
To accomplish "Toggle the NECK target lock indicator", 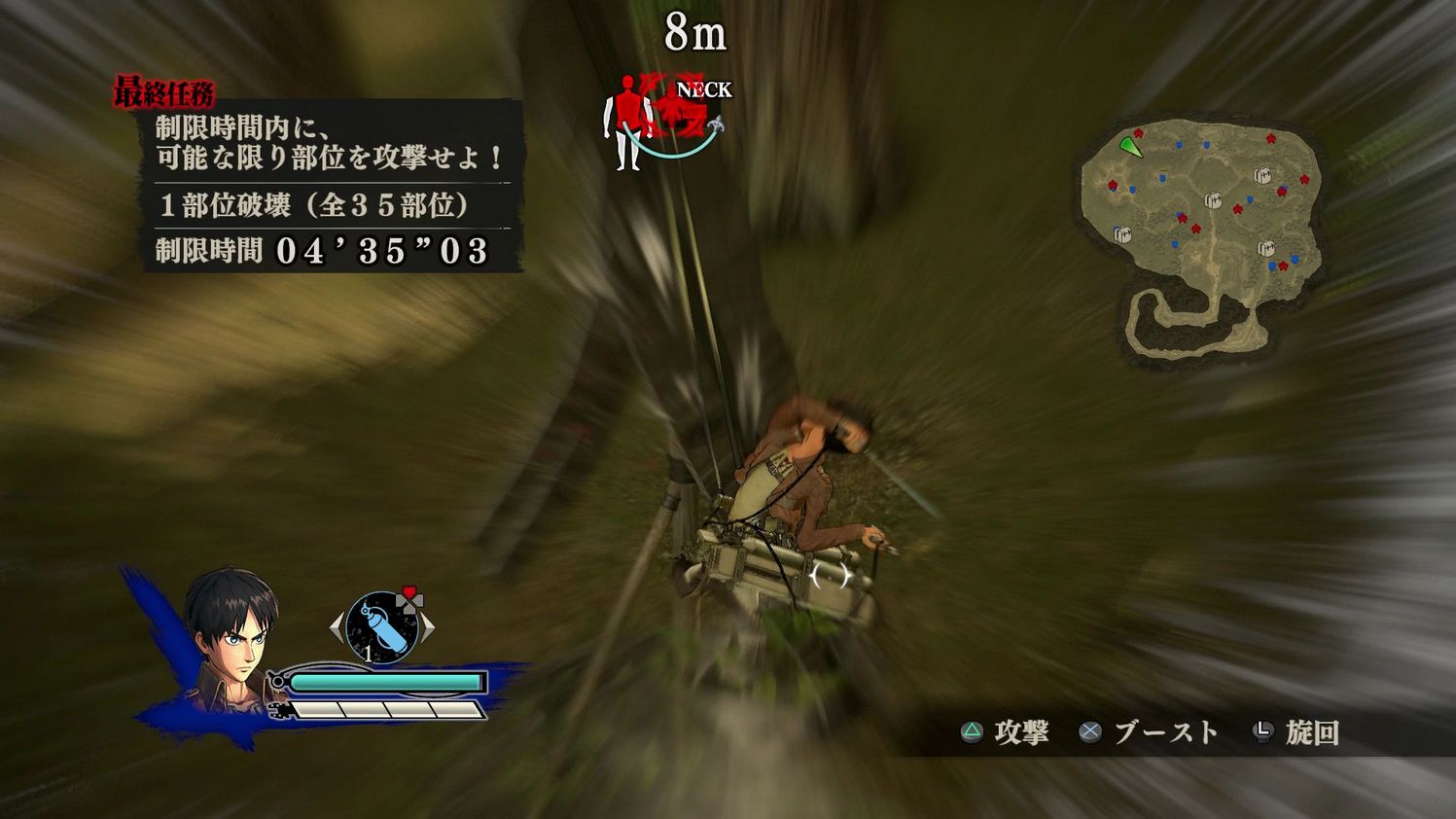I will pyautogui.click(x=702, y=89).
